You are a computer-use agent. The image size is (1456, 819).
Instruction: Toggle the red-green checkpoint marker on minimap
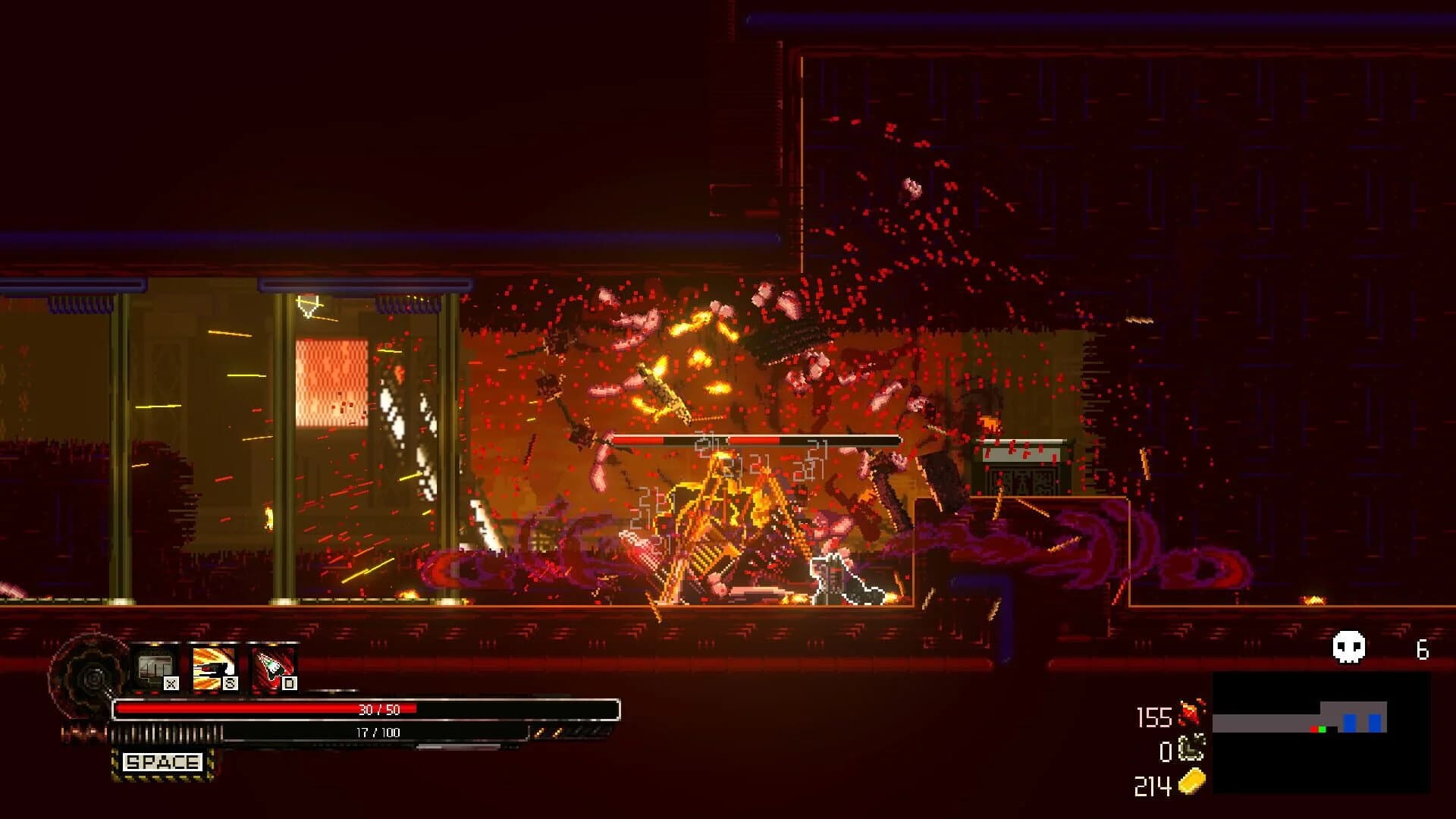coord(1318,729)
